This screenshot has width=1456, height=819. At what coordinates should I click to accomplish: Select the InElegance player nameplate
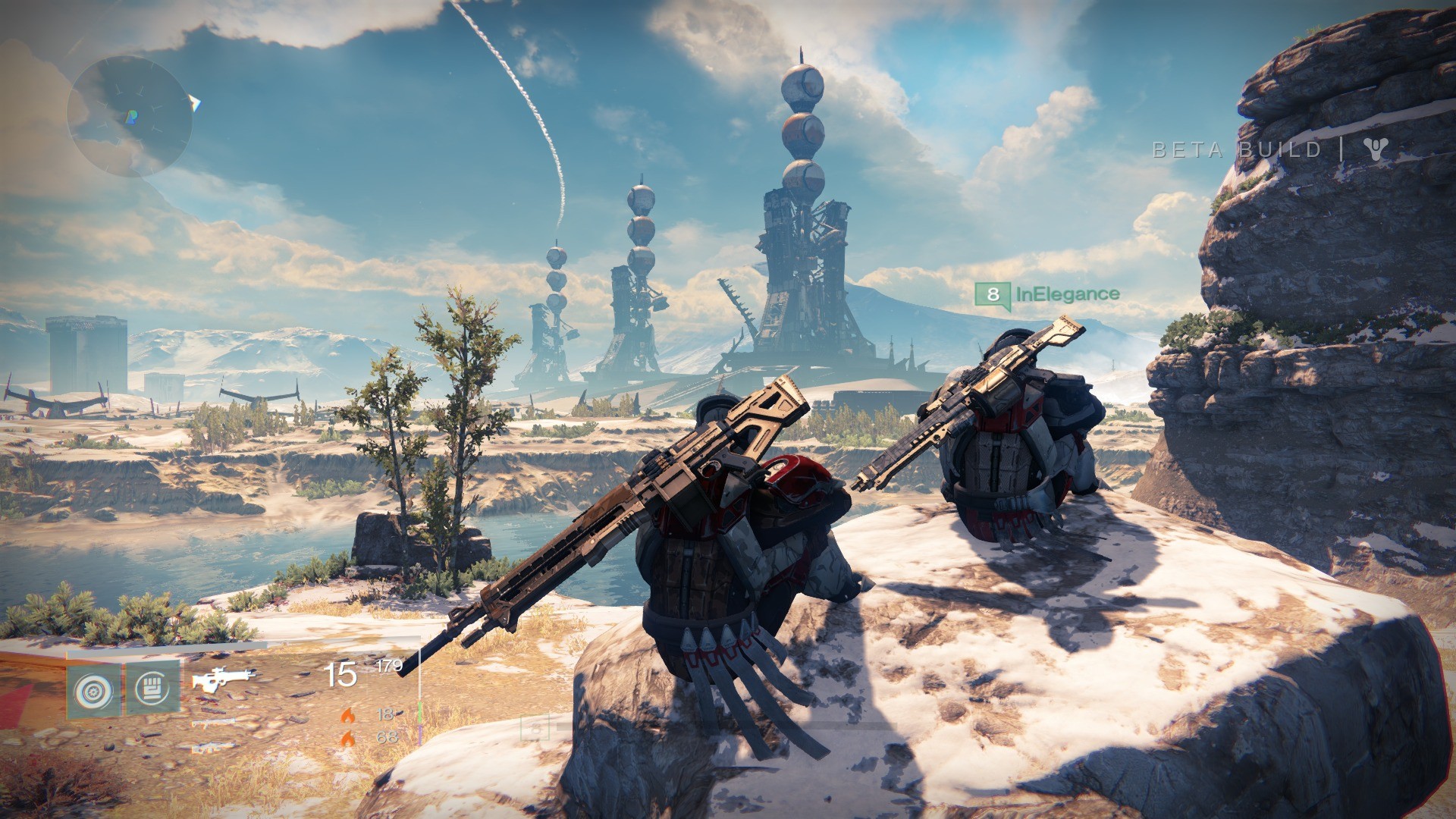coord(1047,294)
